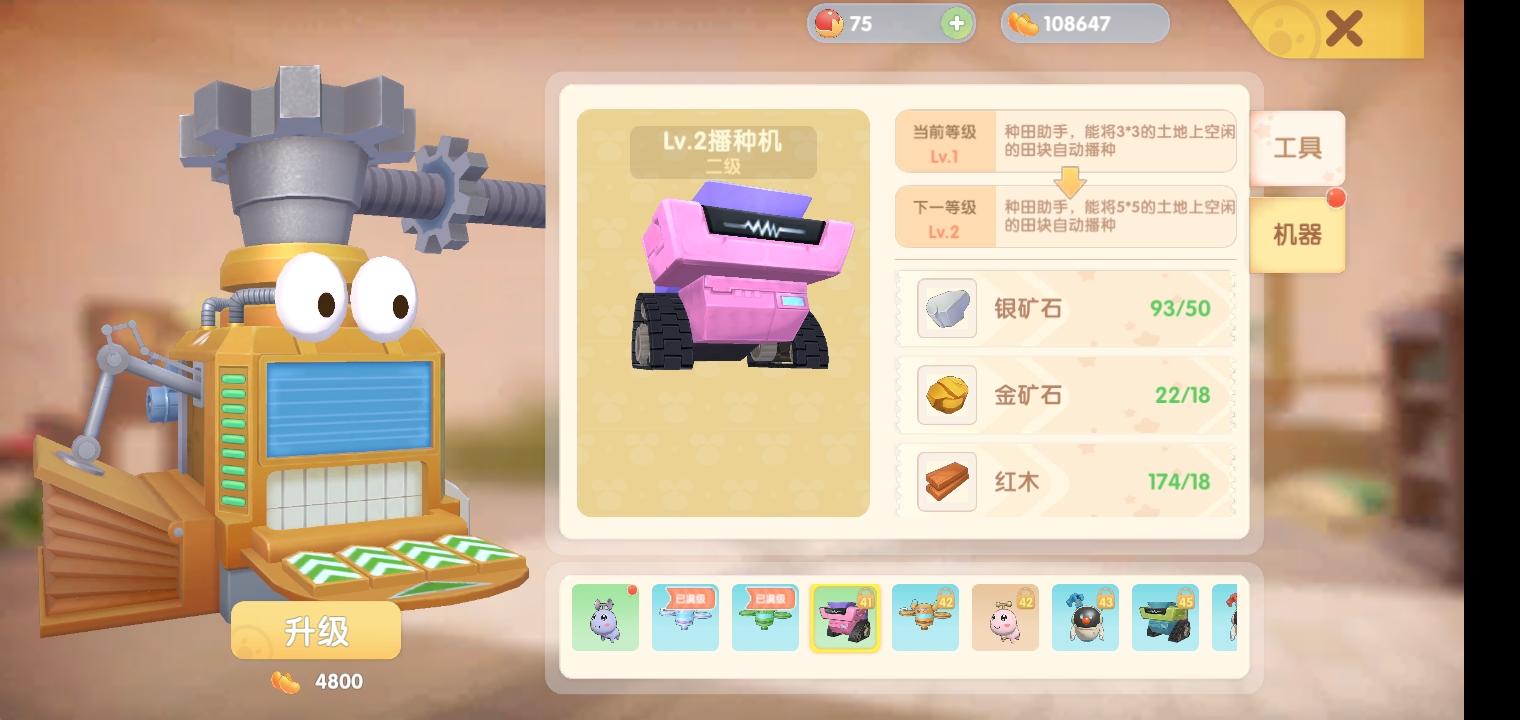Click the coin icon next to 4800 cost
Screen dimensions: 1520x720
coord(284,682)
